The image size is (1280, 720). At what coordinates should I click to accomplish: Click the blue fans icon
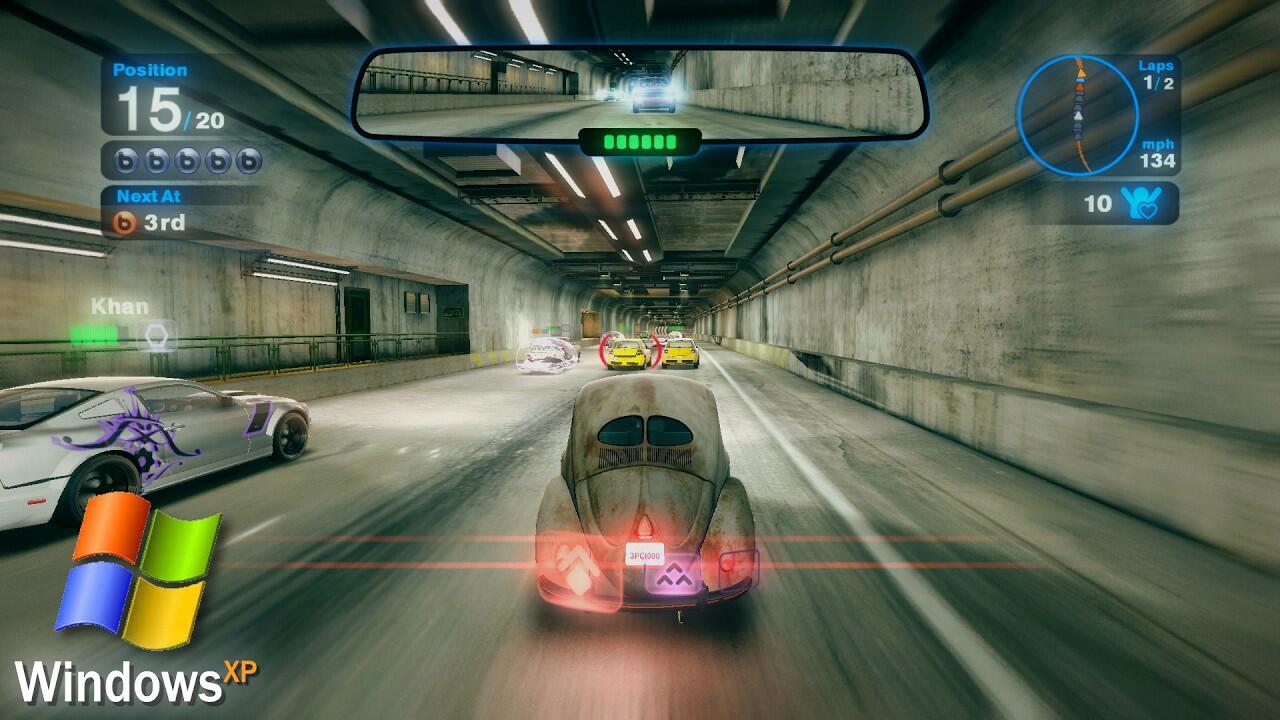[1140, 203]
